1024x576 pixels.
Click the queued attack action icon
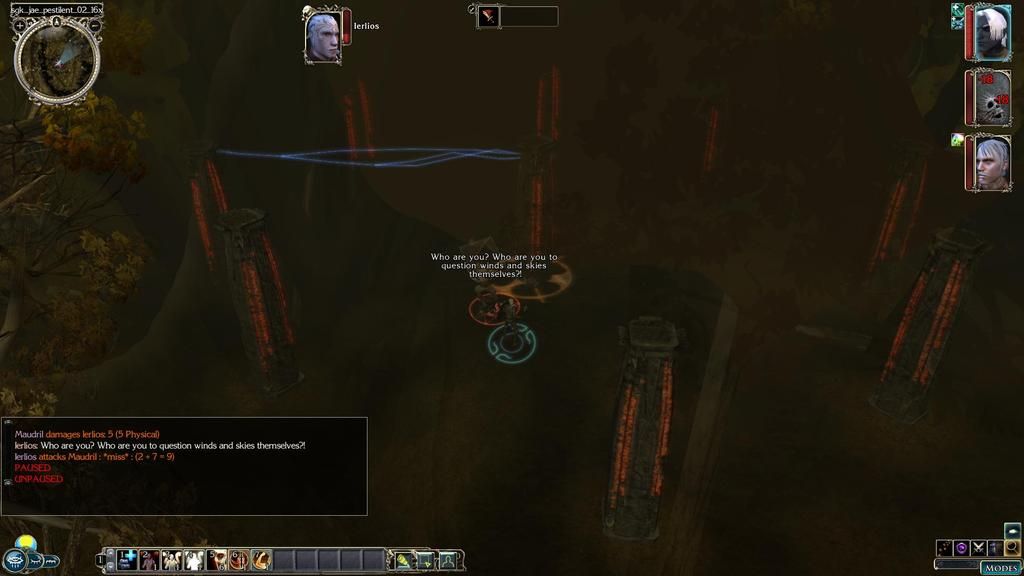(x=488, y=16)
